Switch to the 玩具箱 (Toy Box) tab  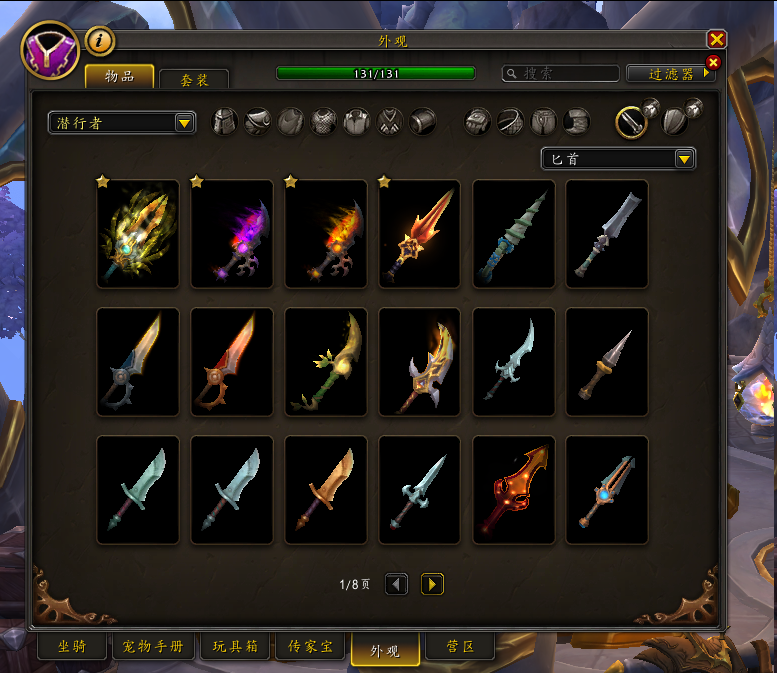[x=235, y=647]
